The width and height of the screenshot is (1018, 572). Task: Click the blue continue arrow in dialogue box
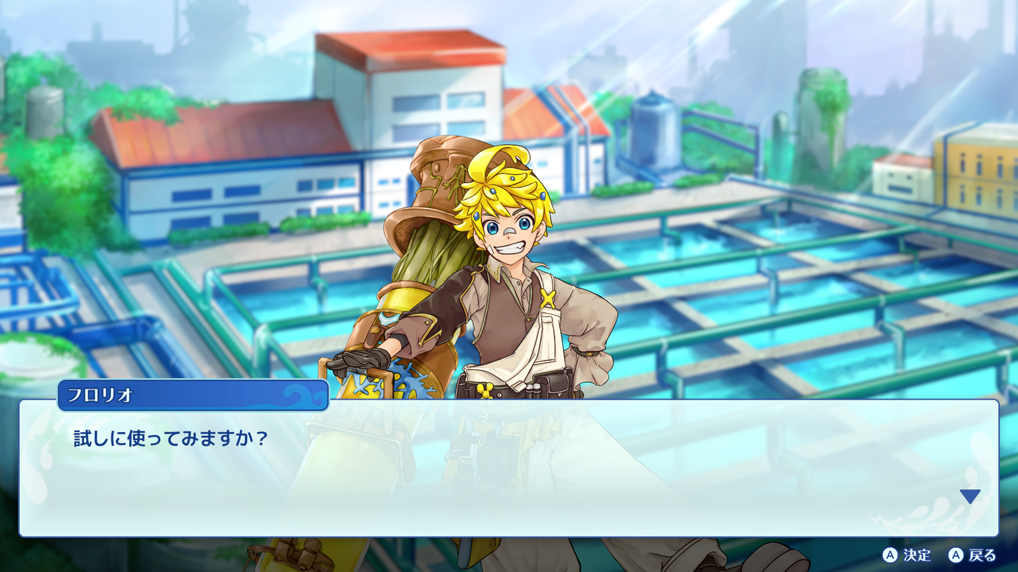[969, 497]
